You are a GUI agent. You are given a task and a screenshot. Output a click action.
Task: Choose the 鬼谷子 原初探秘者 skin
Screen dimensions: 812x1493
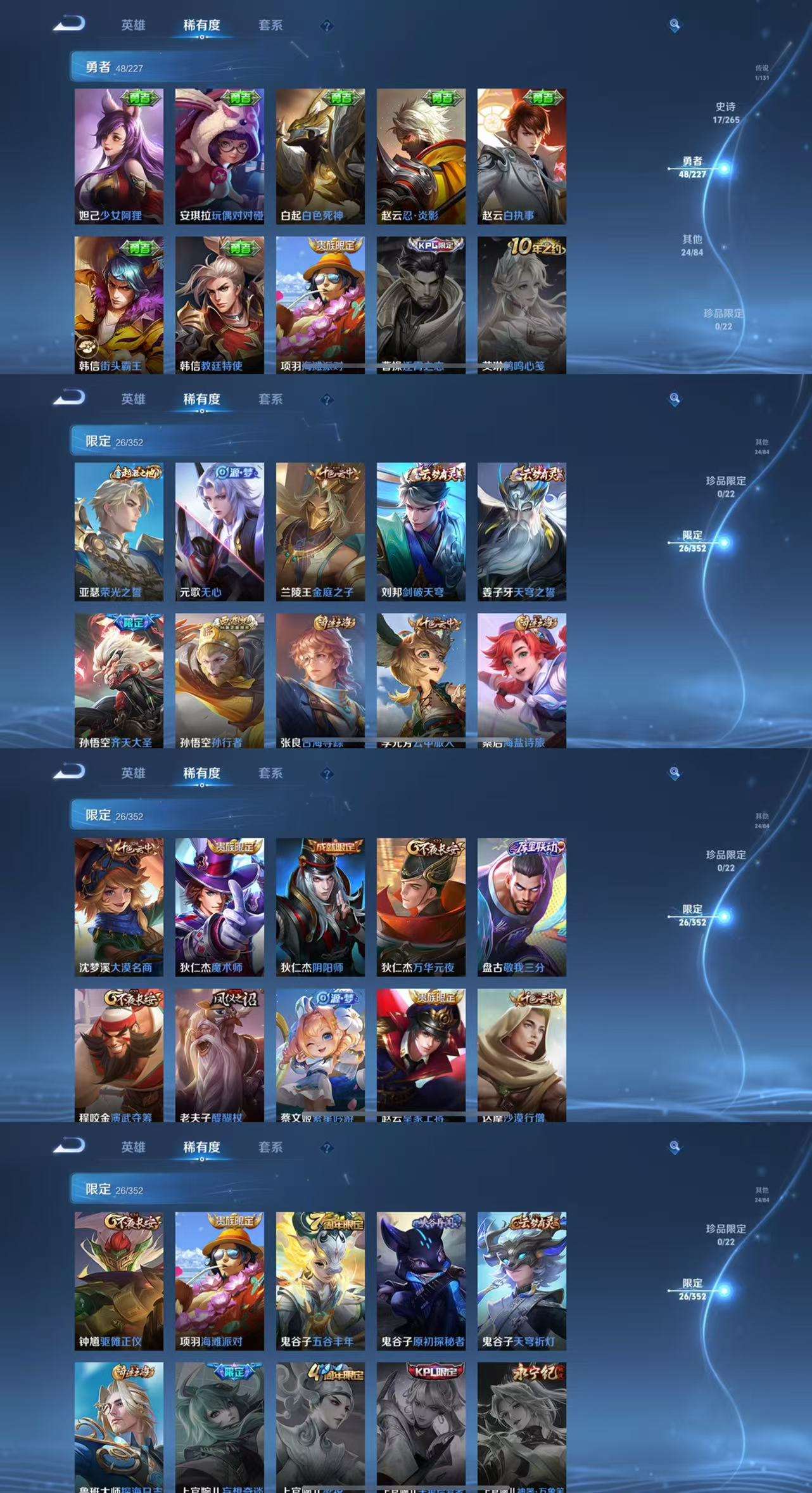click(x=421, y=1280)
